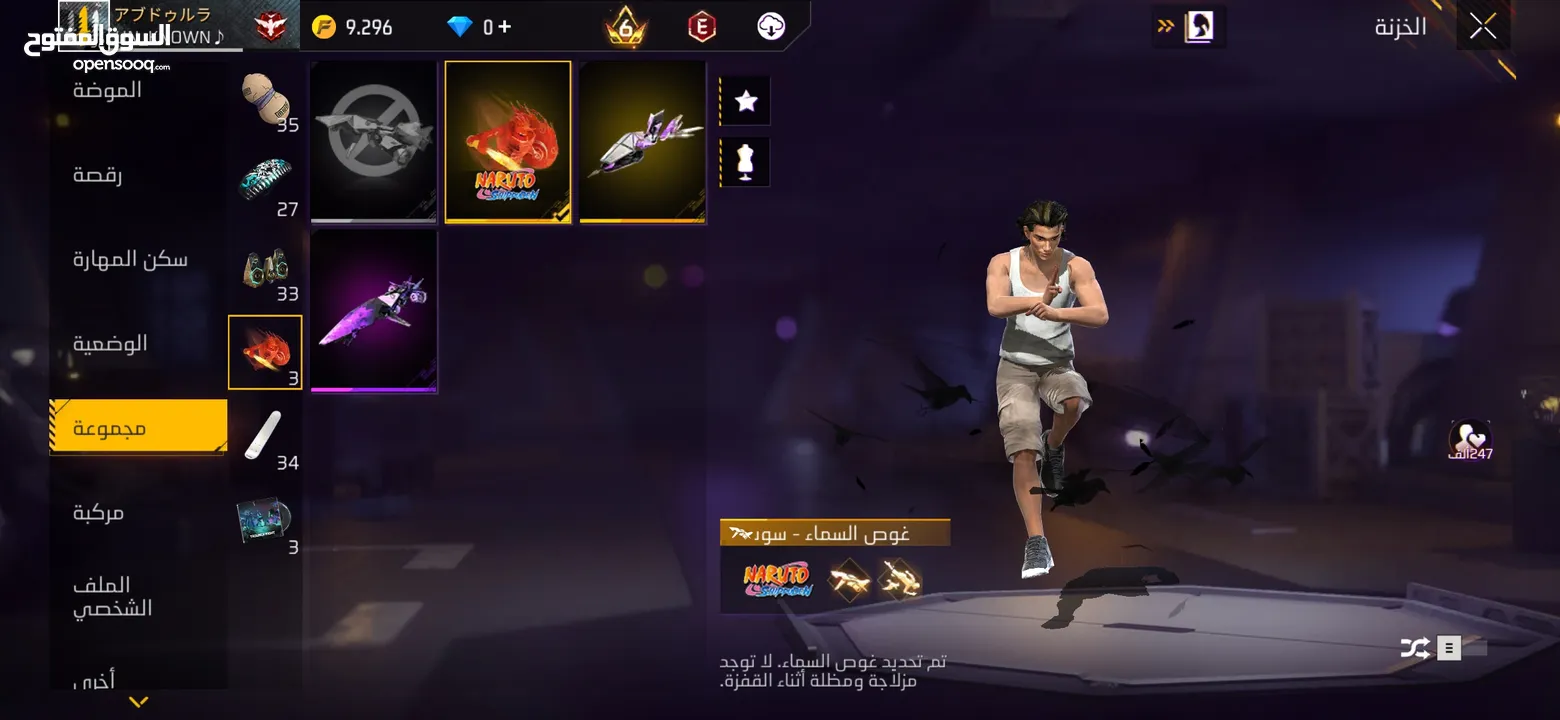Expand the category list down arrow
Screen dimensions: 1560x720
139,702
